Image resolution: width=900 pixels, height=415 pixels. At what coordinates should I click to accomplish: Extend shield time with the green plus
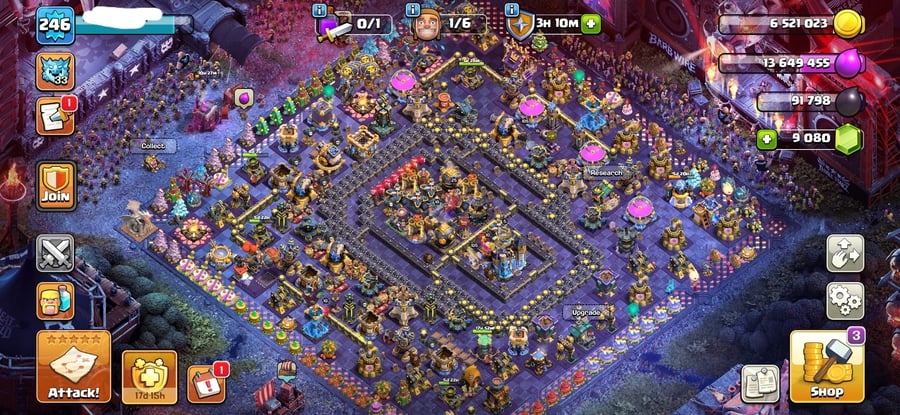point(591,23)
